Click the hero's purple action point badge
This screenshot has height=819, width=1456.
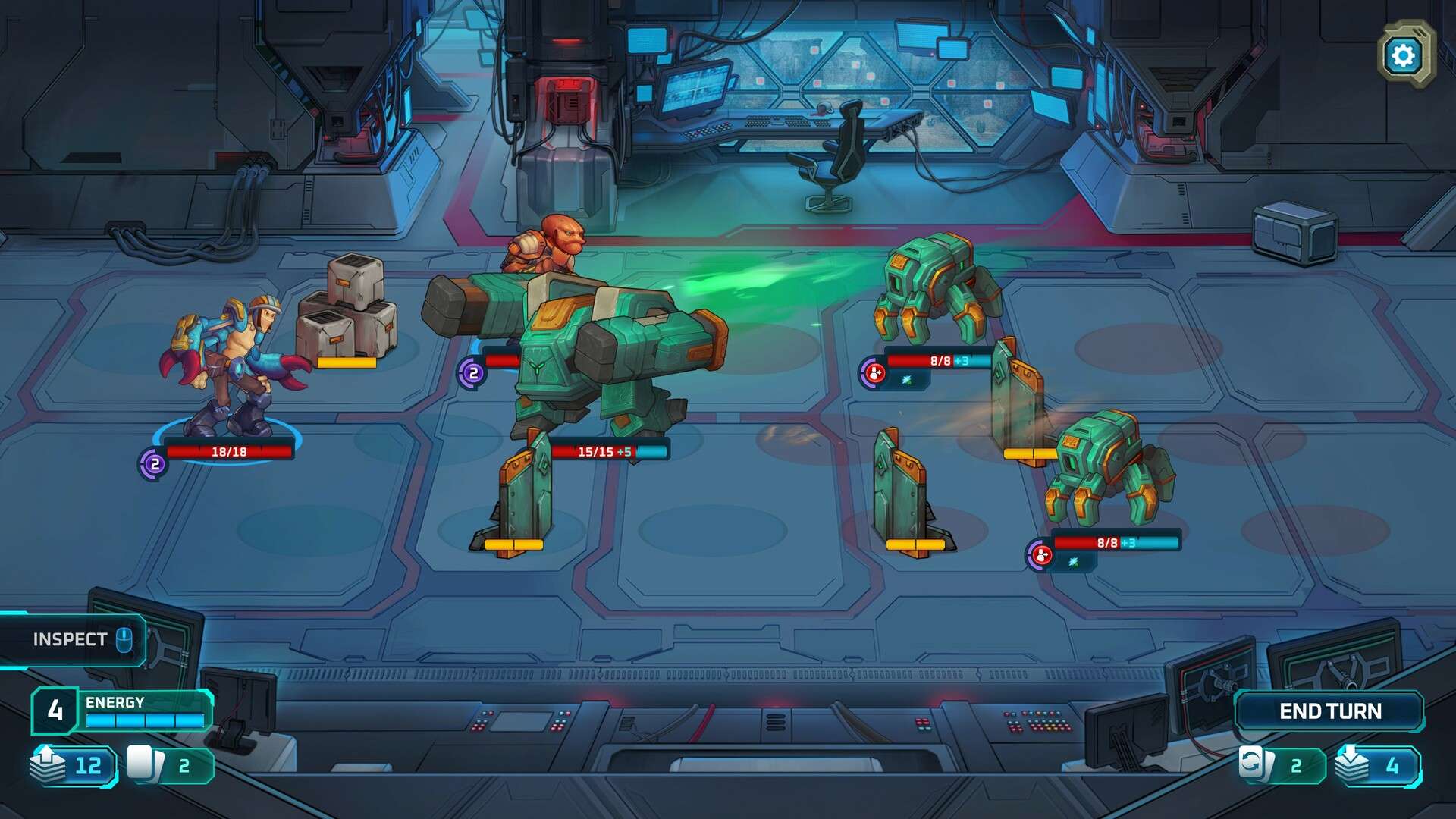click(154, 463)
